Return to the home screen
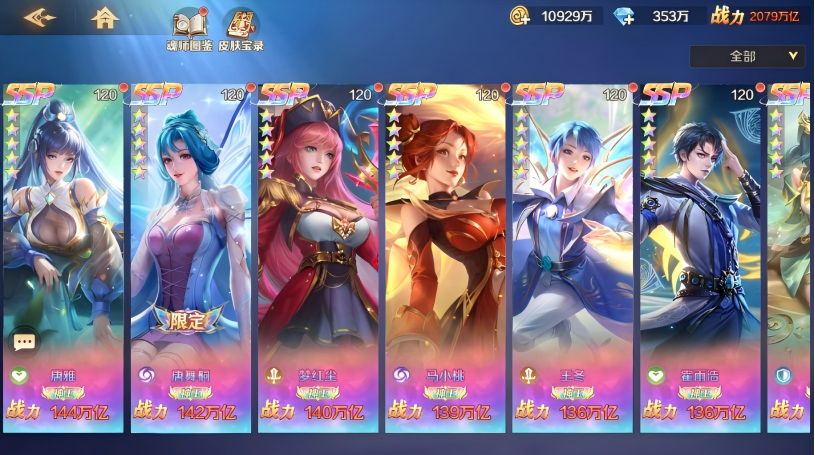The image size is (815, 455). click(x=104, y=18)
